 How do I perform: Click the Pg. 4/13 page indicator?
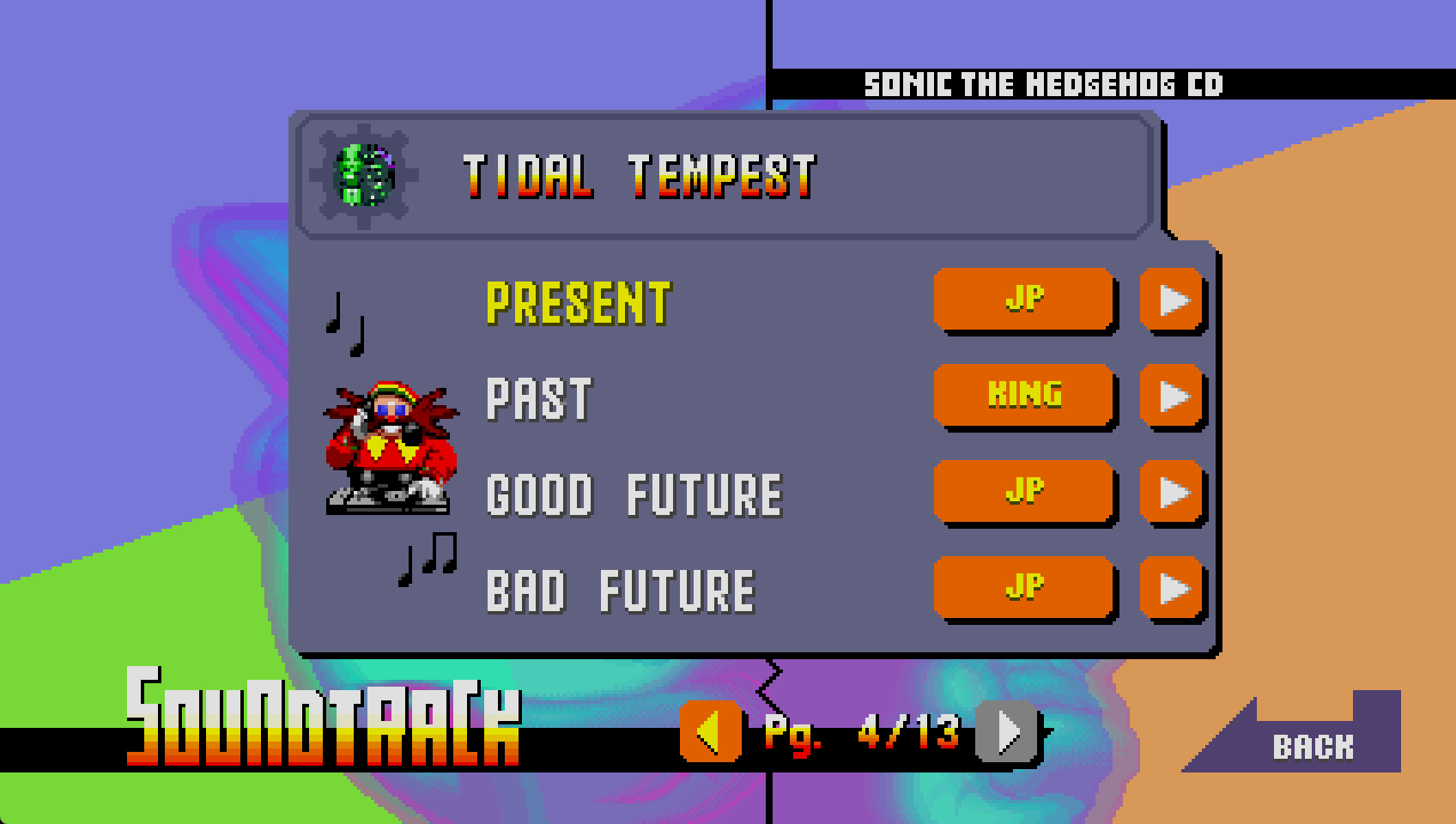click(858, 734)
